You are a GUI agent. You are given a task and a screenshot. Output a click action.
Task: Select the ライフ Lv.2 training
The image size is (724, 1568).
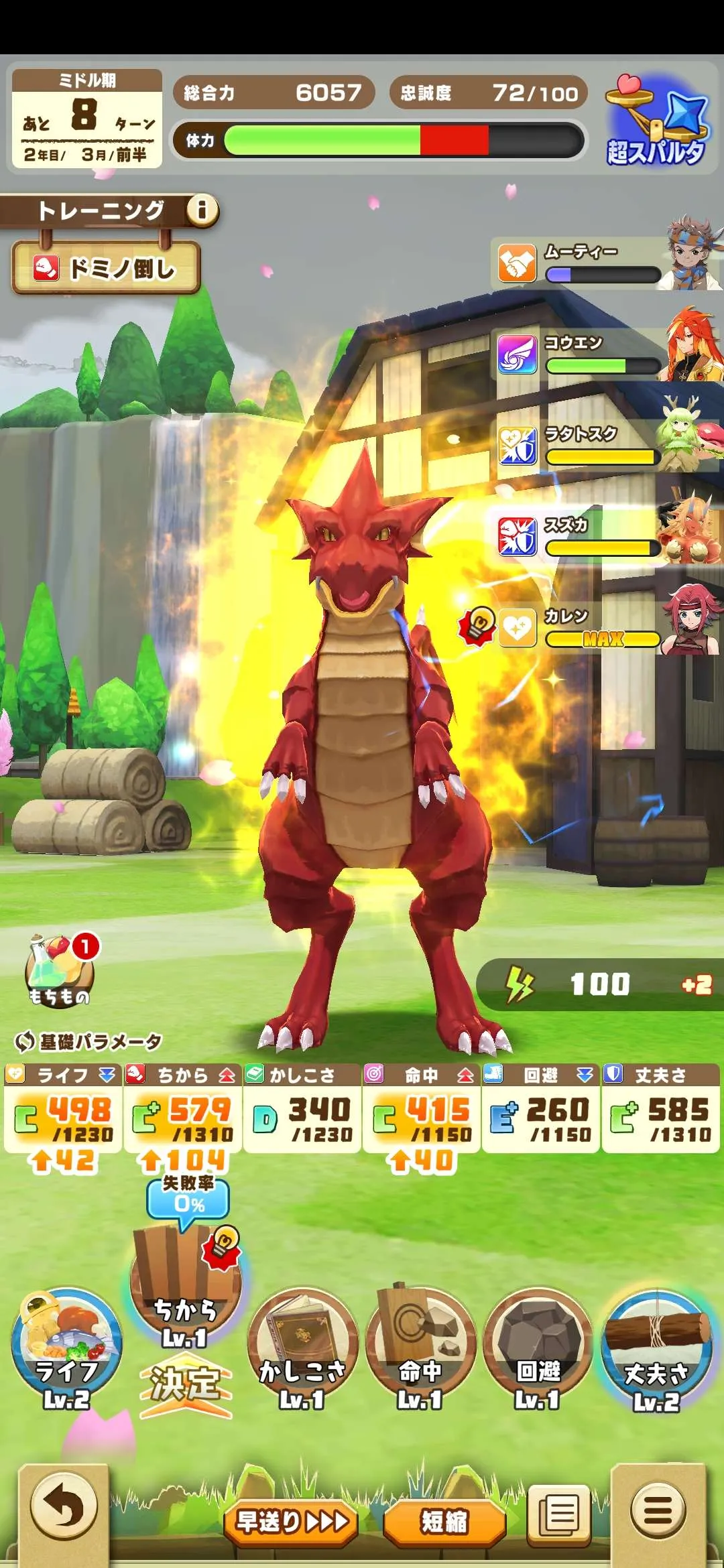(x=66, y=1347)
